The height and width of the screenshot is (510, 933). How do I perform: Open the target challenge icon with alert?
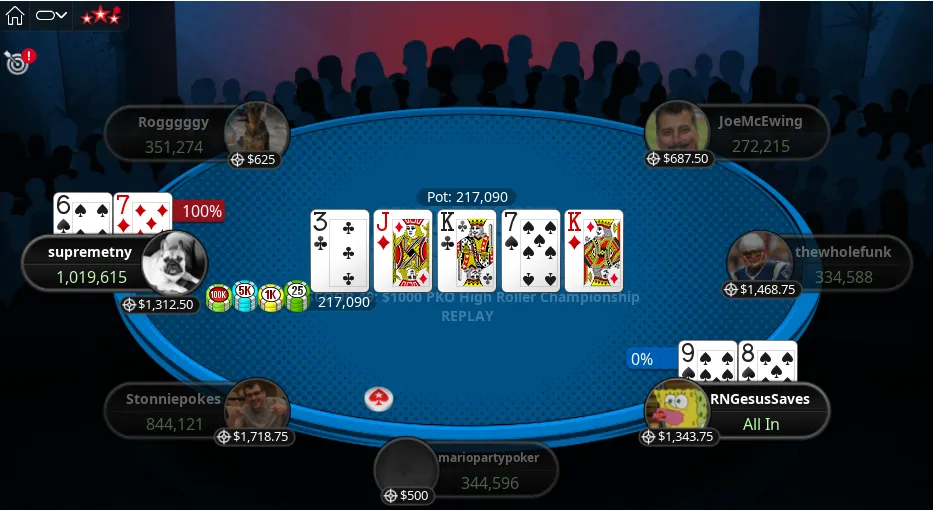point(17,61)
